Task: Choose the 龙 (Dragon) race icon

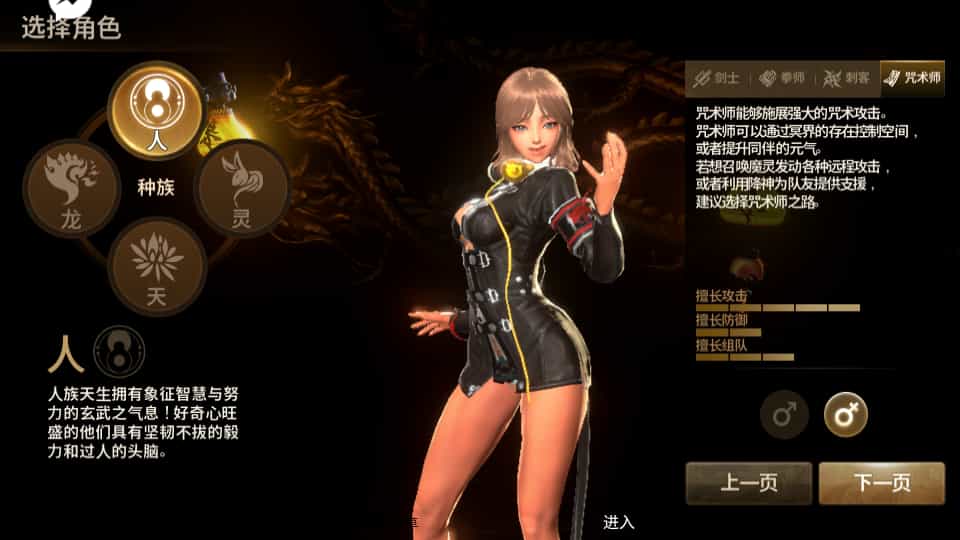Action: [71, 188]
